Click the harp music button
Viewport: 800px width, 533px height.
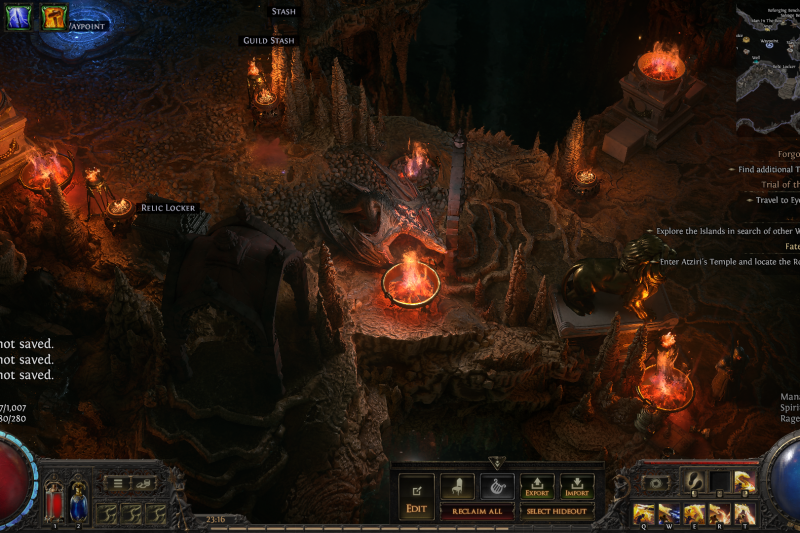[x=497, y=486]
